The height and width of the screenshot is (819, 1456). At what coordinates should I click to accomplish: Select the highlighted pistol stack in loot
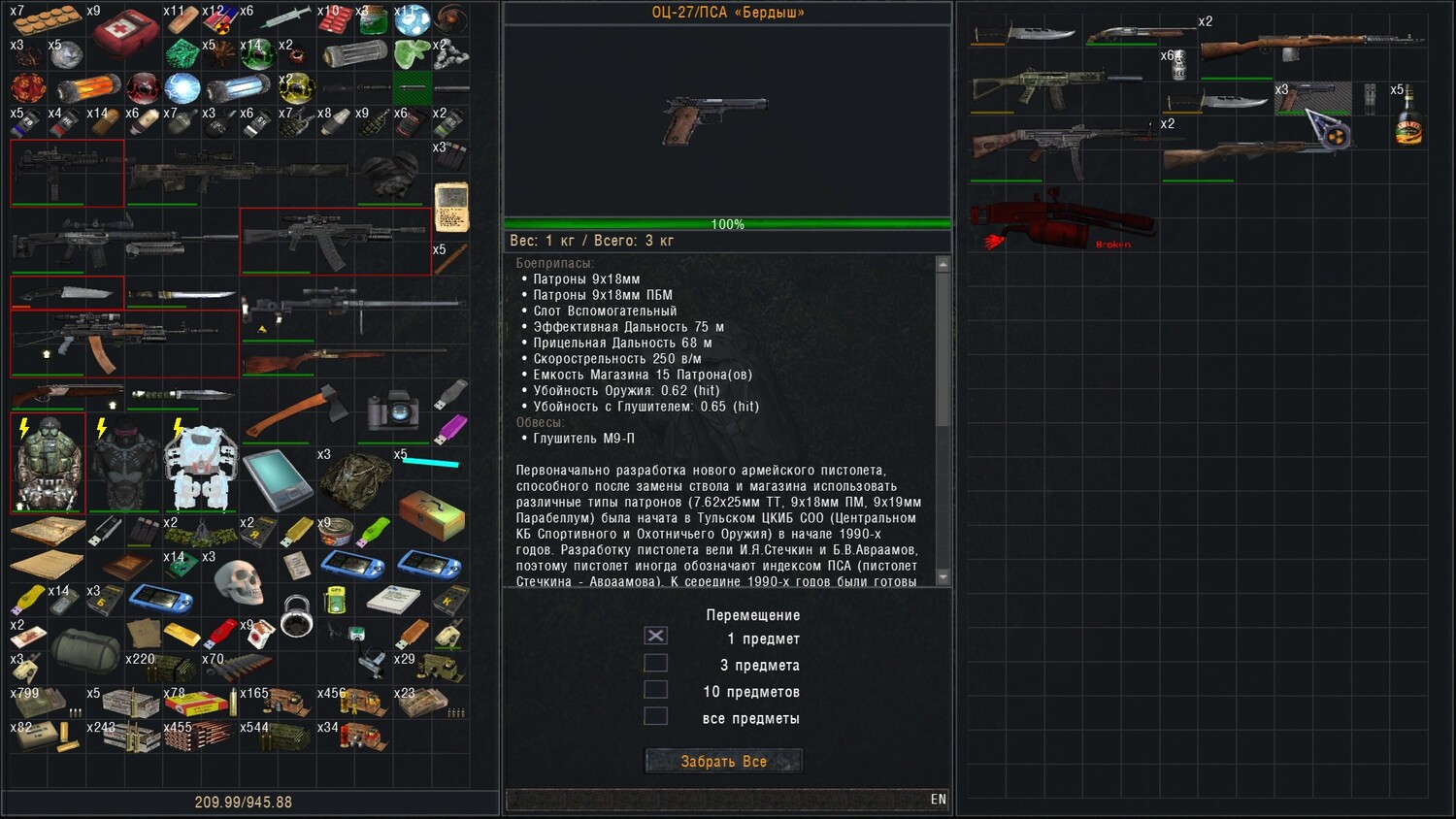pos(1312,97)
